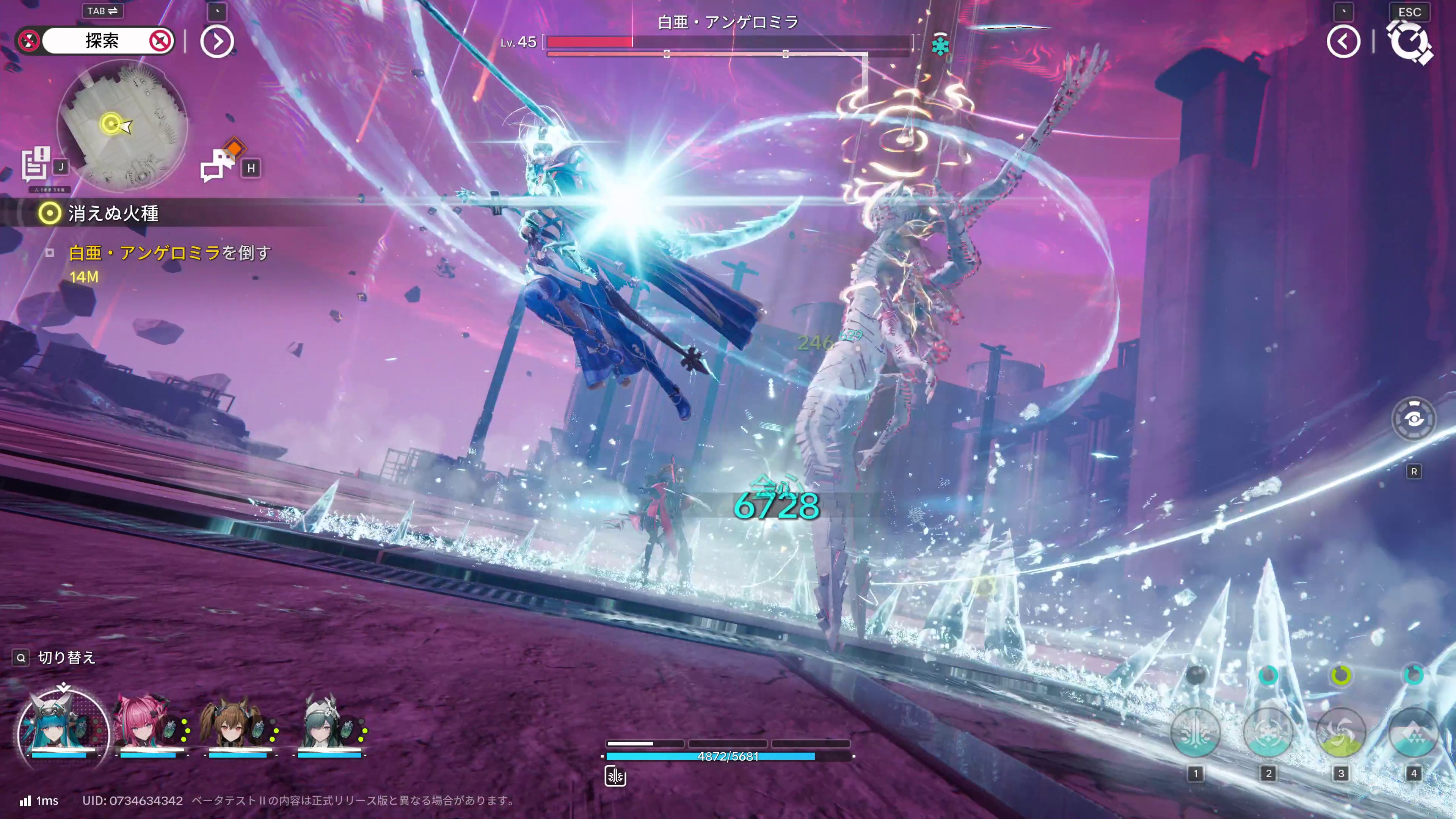The width and height of the screenshot is (1456, 819).
Task: Click the right-arrow circle beside 探索
Action: tap(217, 41)
